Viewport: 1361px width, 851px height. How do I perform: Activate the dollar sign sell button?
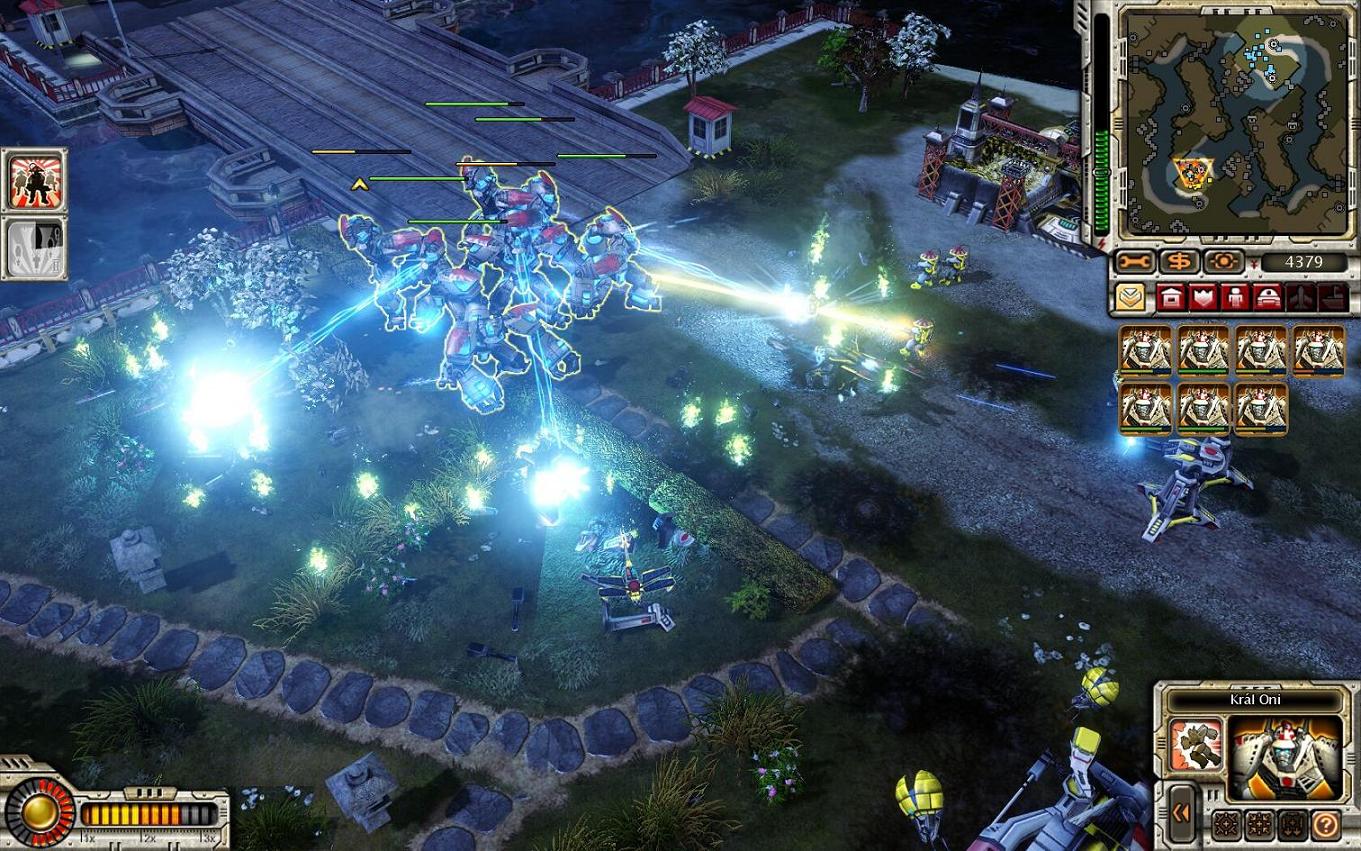pos(1180,263)
